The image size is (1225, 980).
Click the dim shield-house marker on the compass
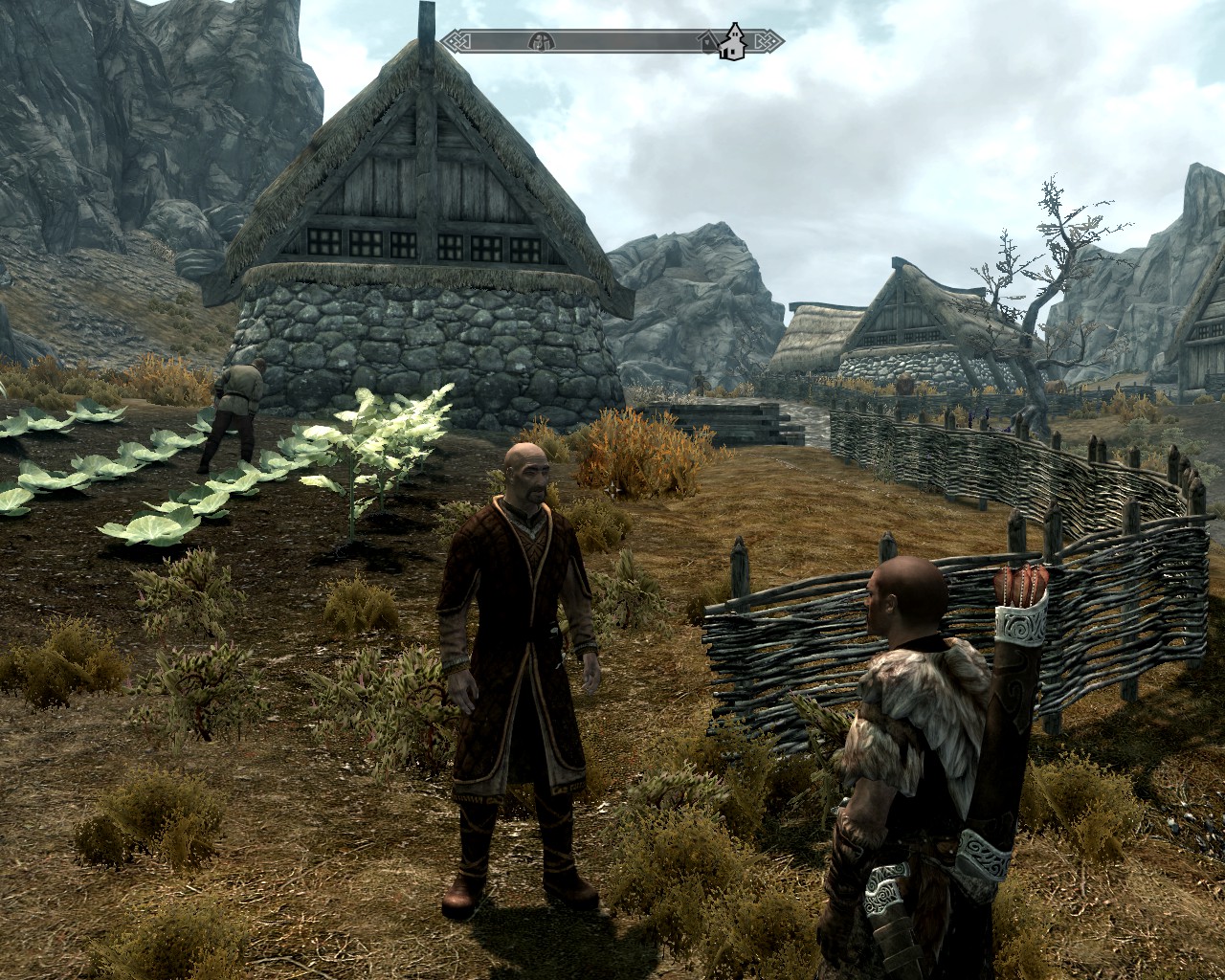tap(708, 41)
